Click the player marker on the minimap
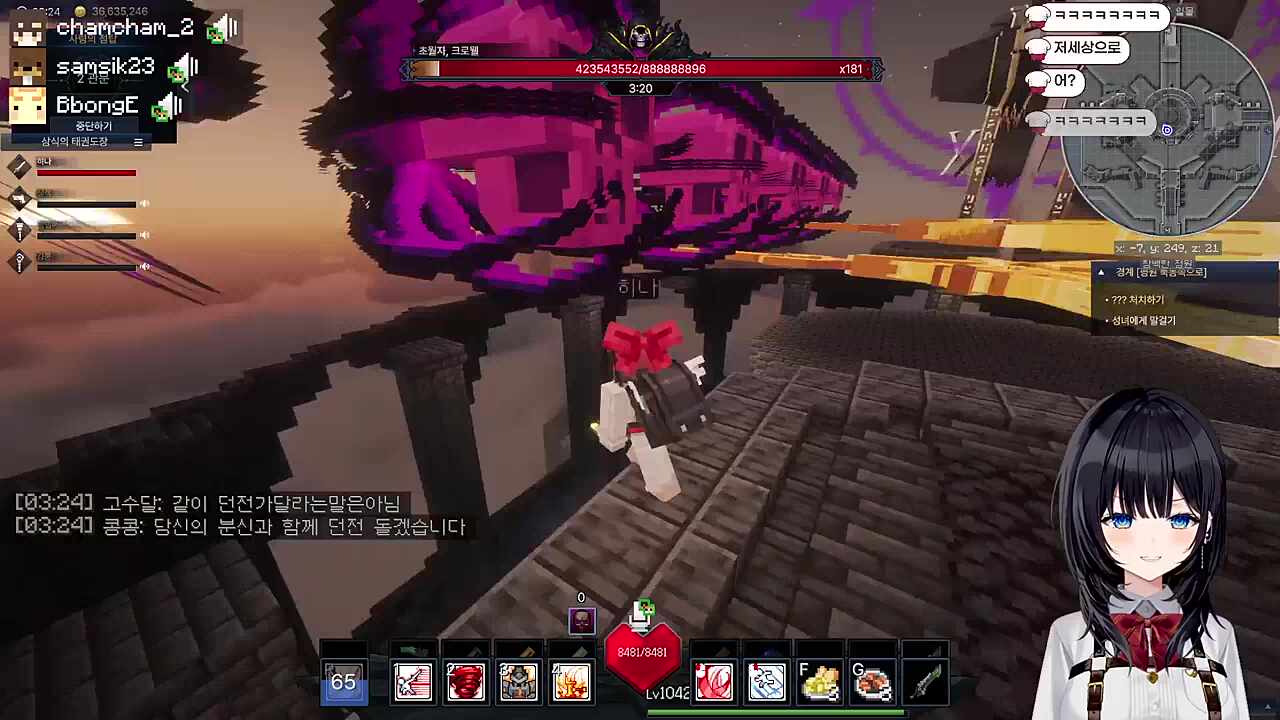The image size is (1280, 720). click(1167, 129)
